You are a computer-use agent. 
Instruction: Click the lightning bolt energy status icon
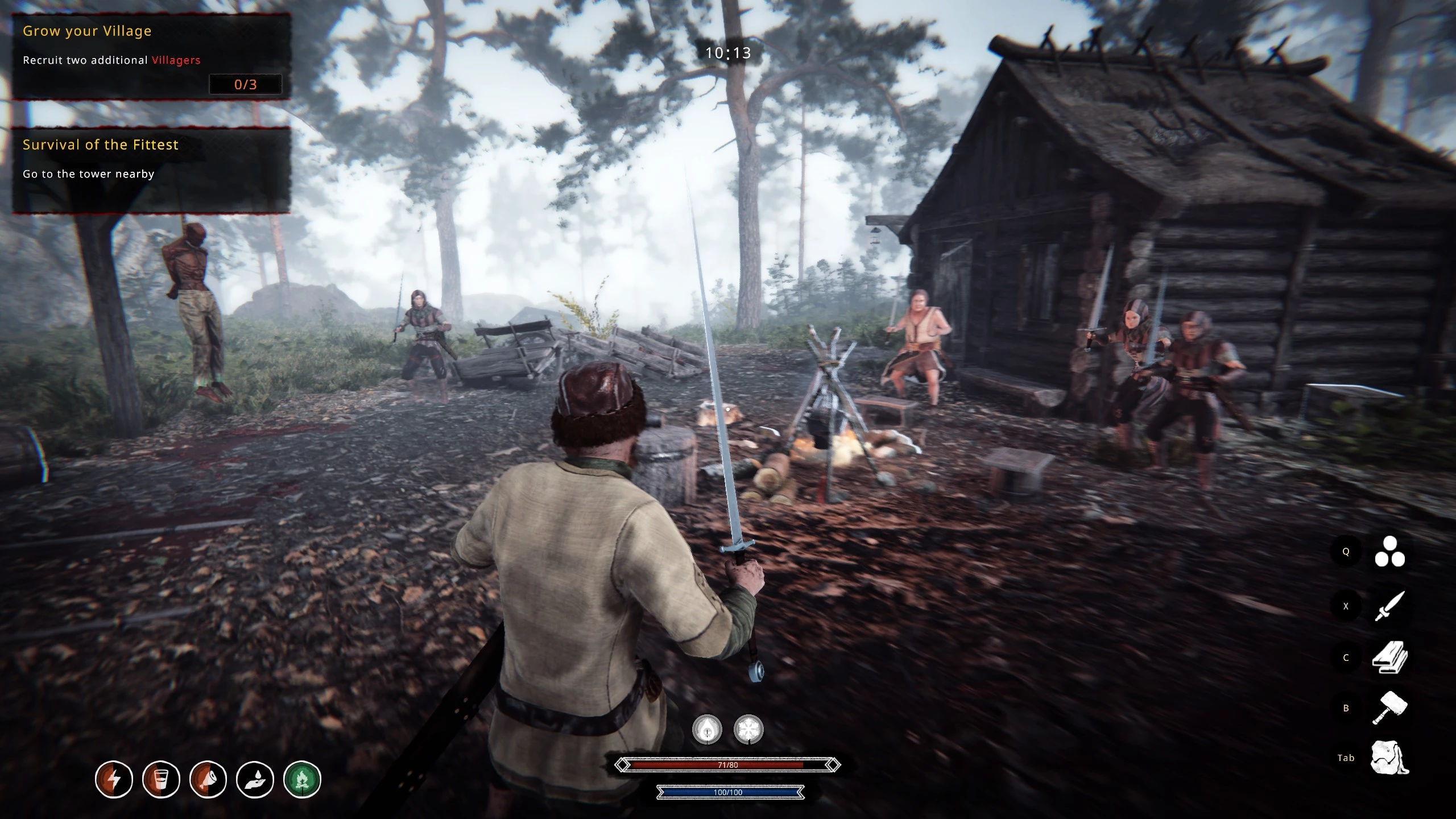[114, 779]
